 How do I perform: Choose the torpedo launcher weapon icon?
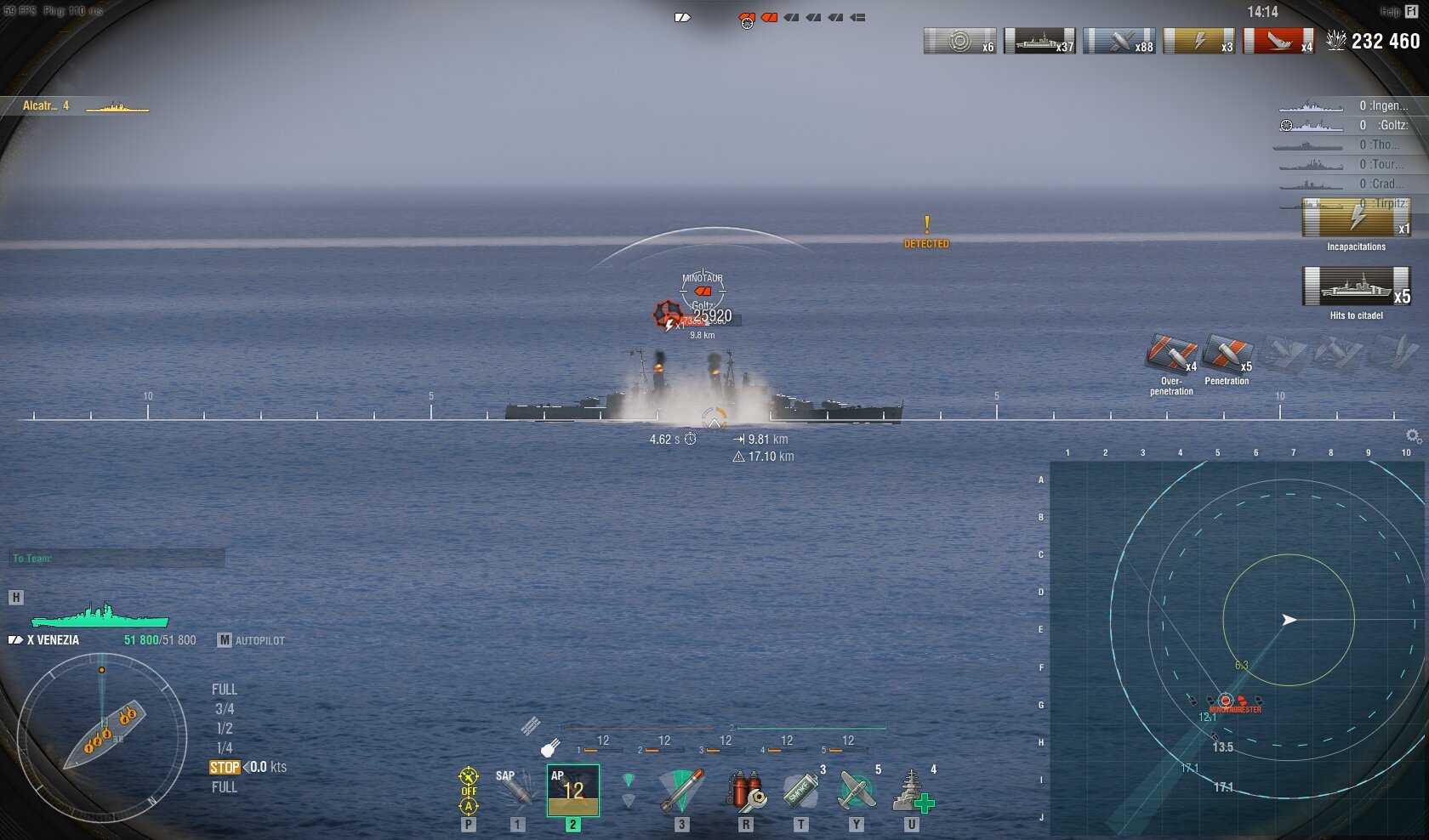pos(681,791)
